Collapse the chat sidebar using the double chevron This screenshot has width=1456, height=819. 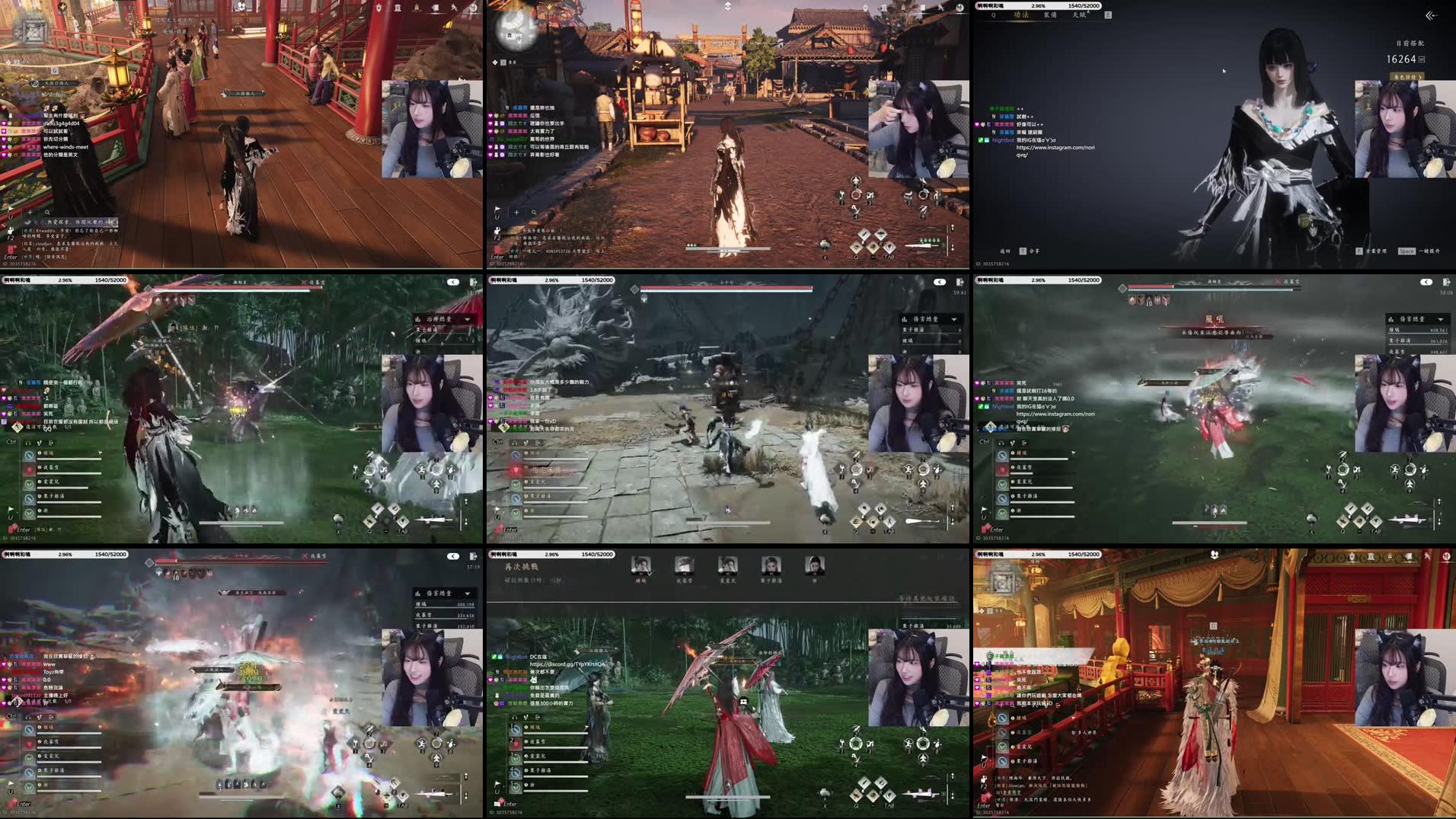[1430, 15]
